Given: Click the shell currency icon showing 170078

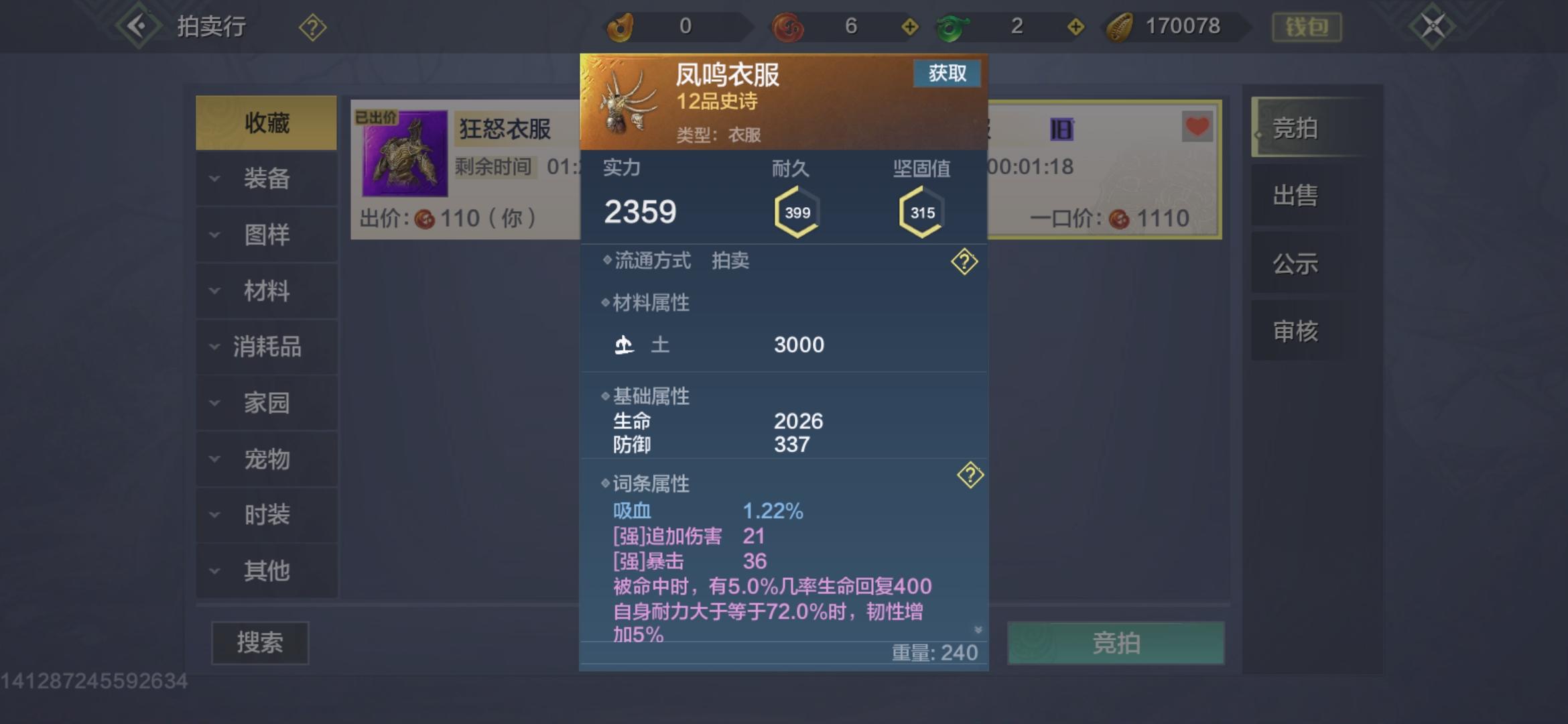Looking at the screenshot, I should tap(1118, 25).
